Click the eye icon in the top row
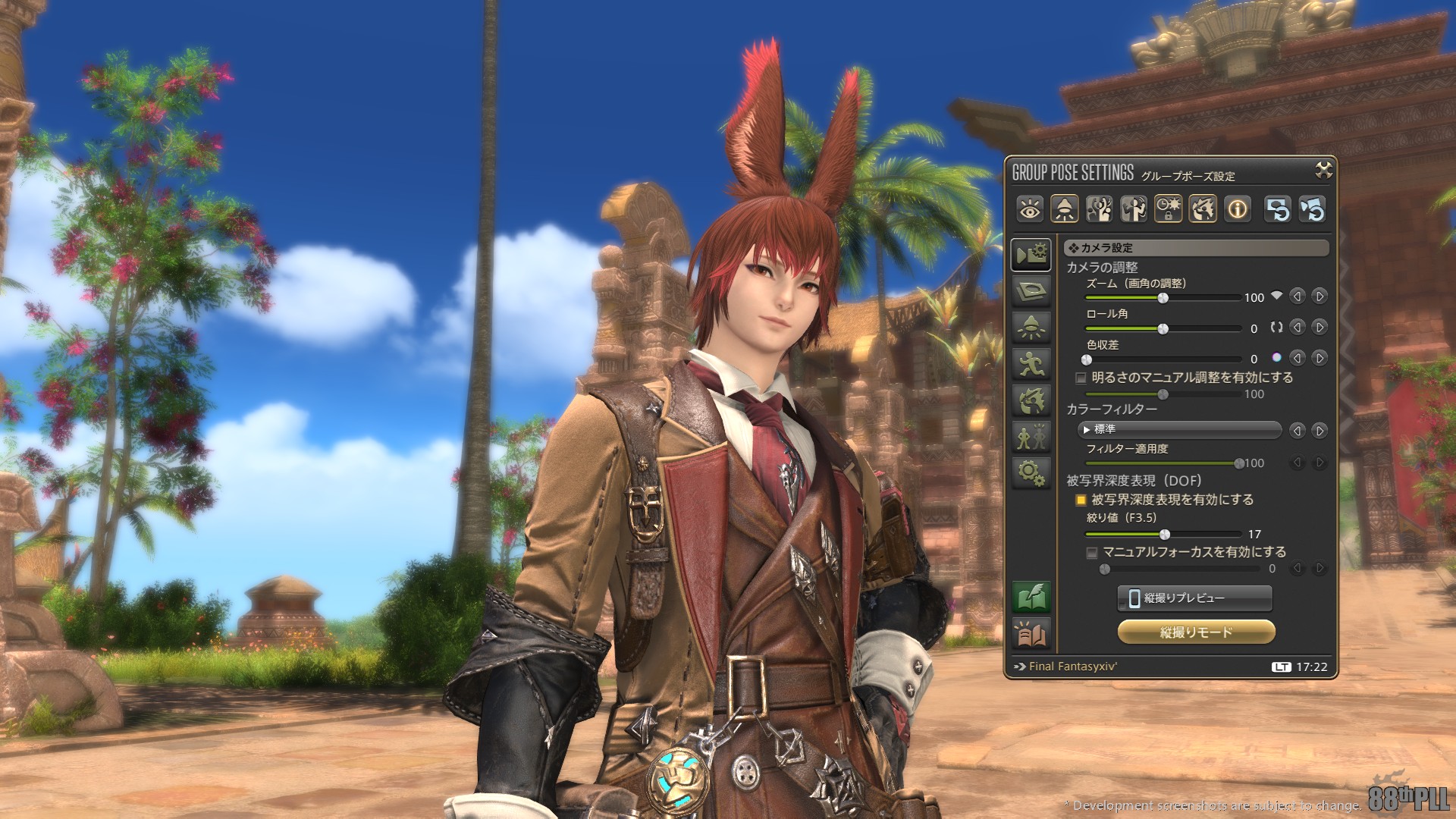 [x=1030, y=209]
